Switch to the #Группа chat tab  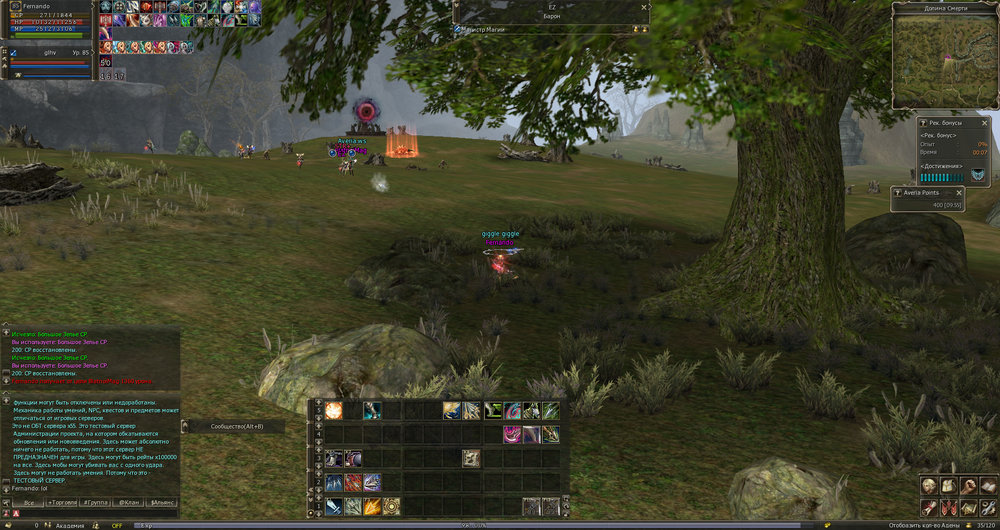pyautogui.click(x=96, y=501)
